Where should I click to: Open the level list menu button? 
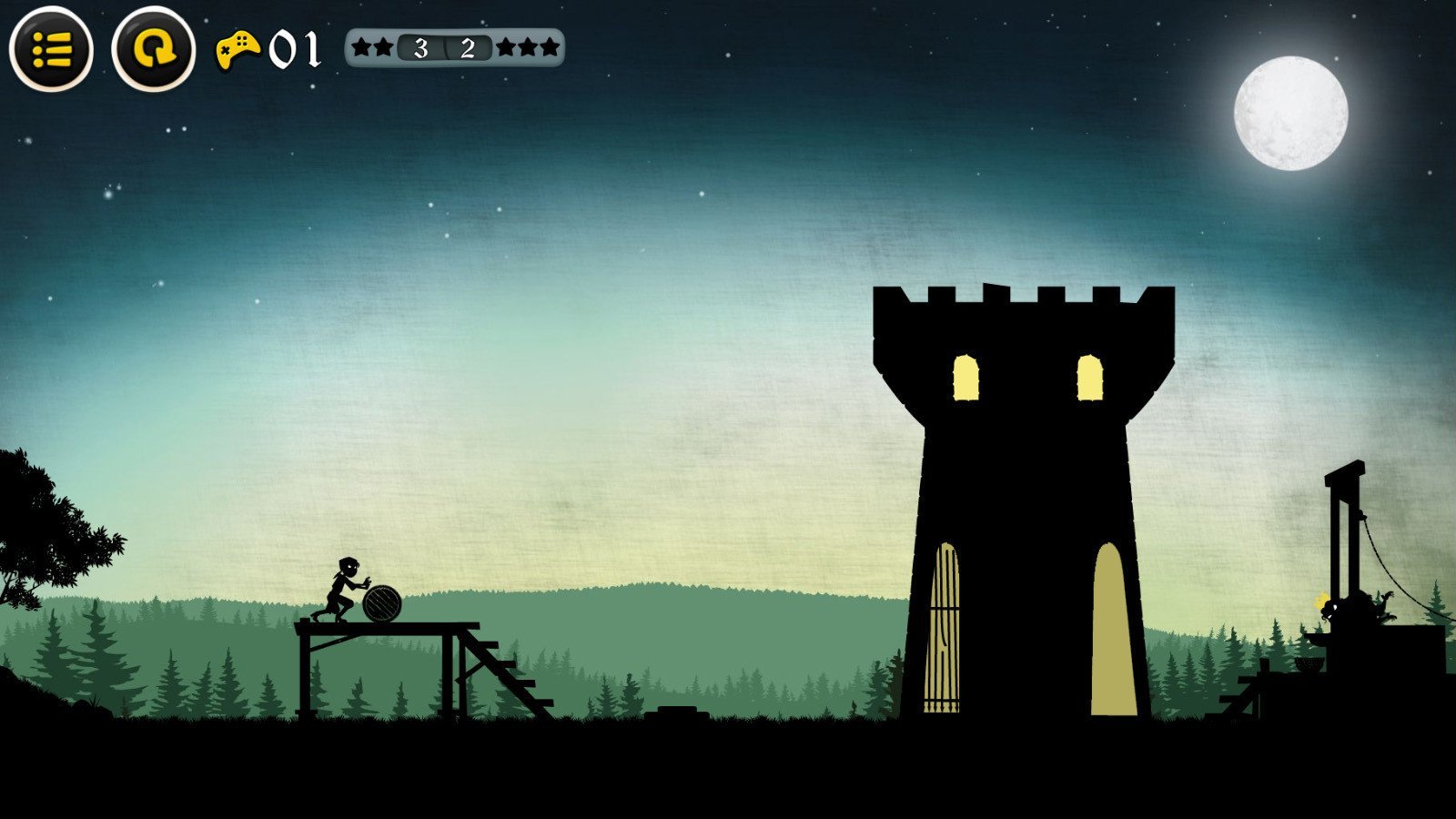tap(51, 49)
